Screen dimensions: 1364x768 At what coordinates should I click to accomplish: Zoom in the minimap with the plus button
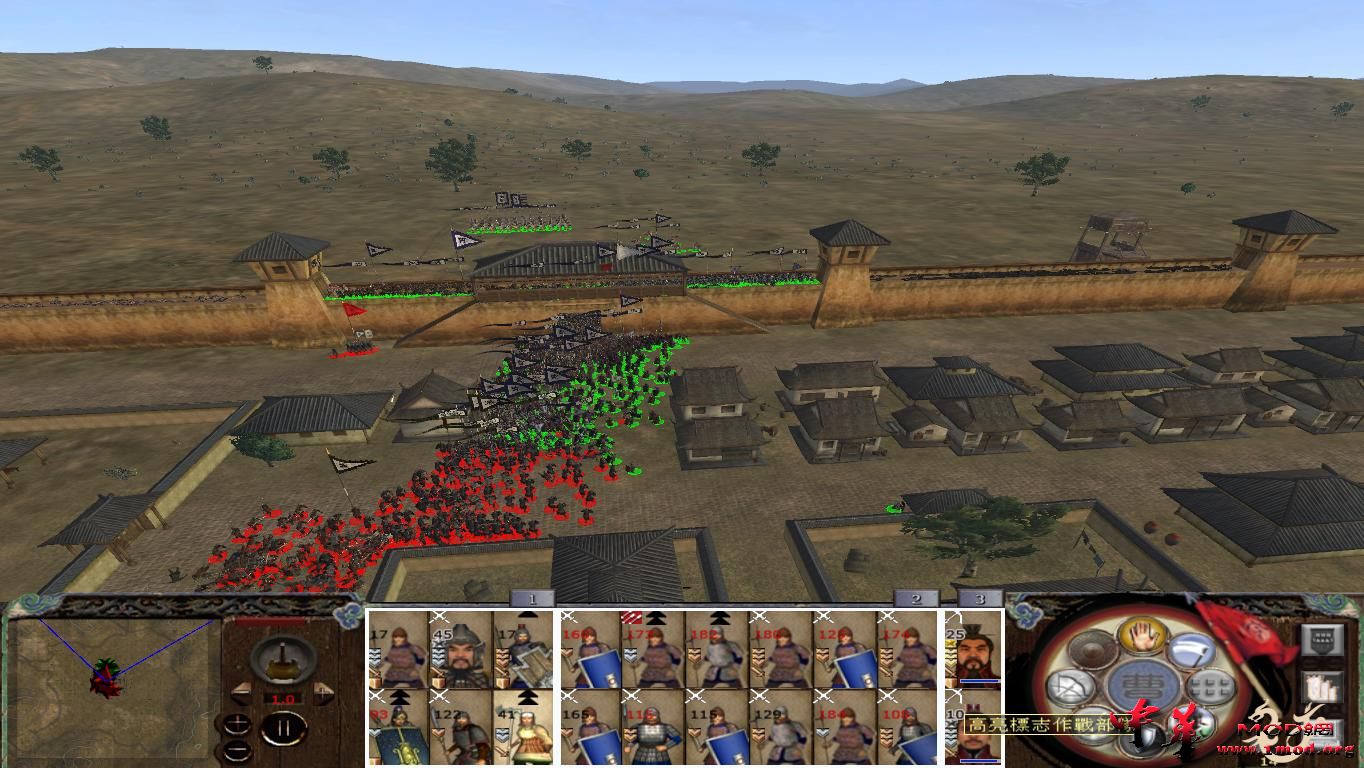click(237, 723)
